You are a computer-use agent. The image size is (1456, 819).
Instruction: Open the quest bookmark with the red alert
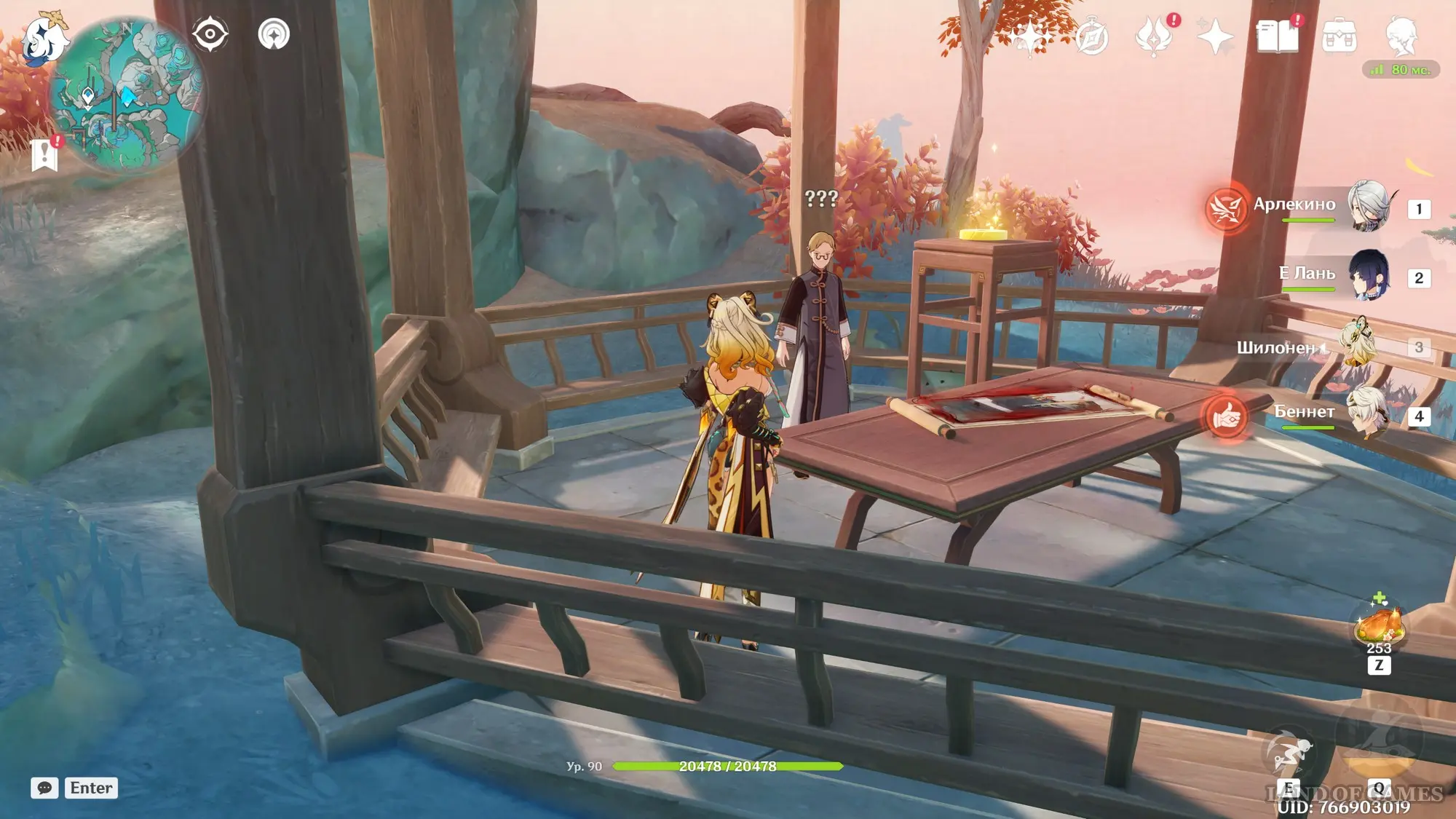click(45, 153)
